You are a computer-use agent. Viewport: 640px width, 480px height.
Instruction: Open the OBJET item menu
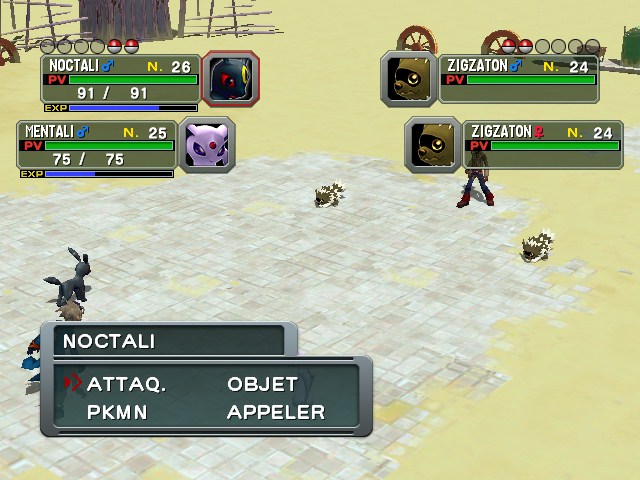click(x=262, y=384)
